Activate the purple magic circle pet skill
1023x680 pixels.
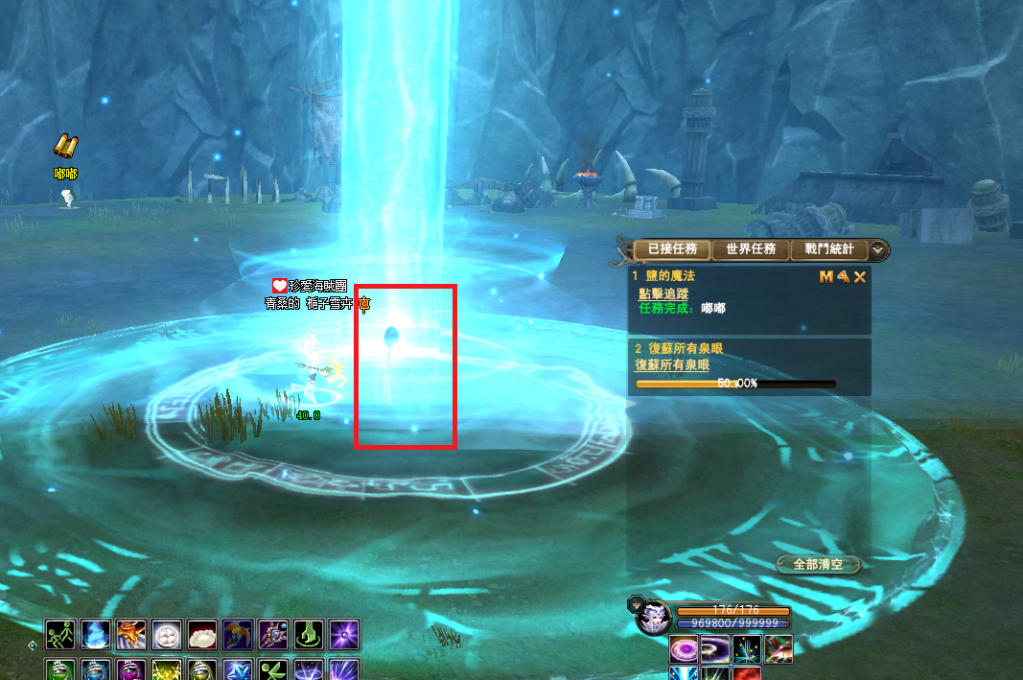[684, 649]
